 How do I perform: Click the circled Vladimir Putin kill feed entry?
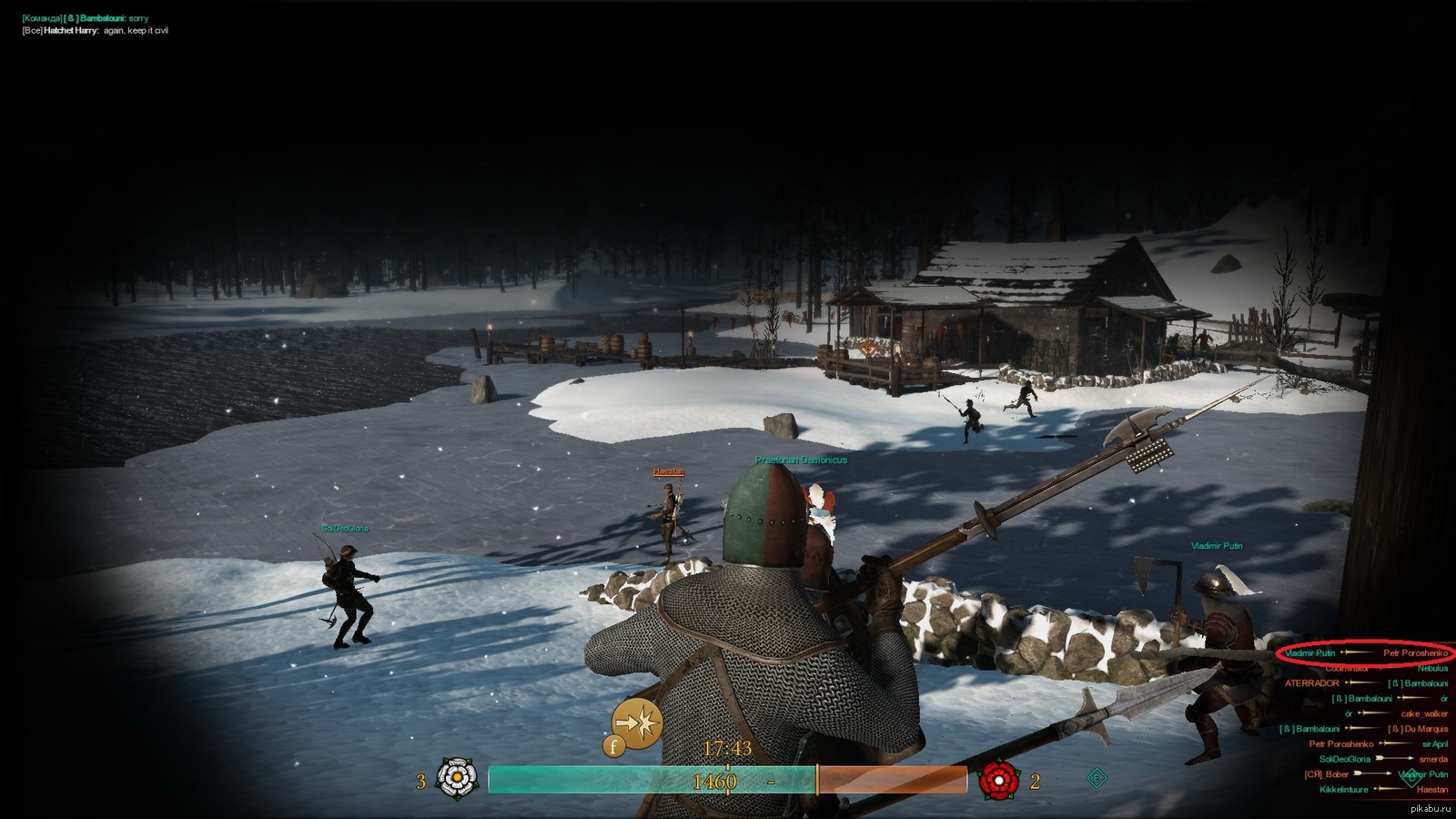coord(1365,652)
